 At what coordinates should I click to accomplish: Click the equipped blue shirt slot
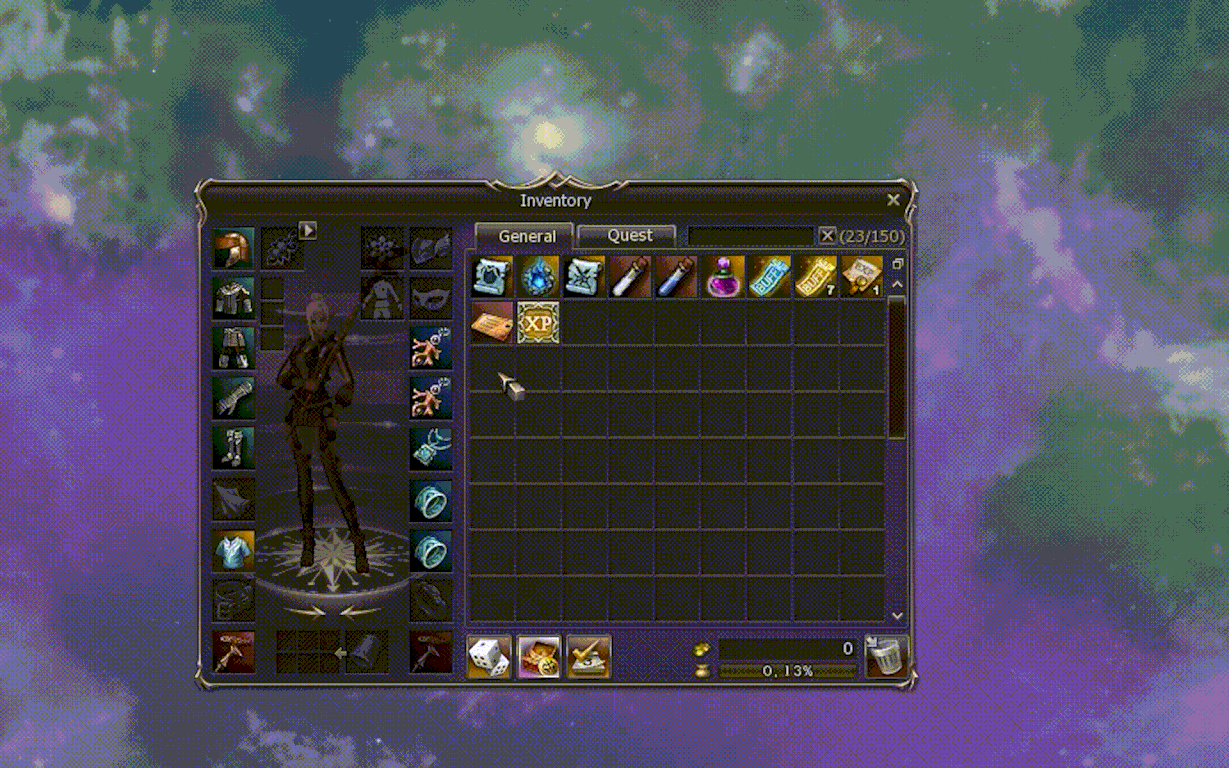tap(233, 551)
